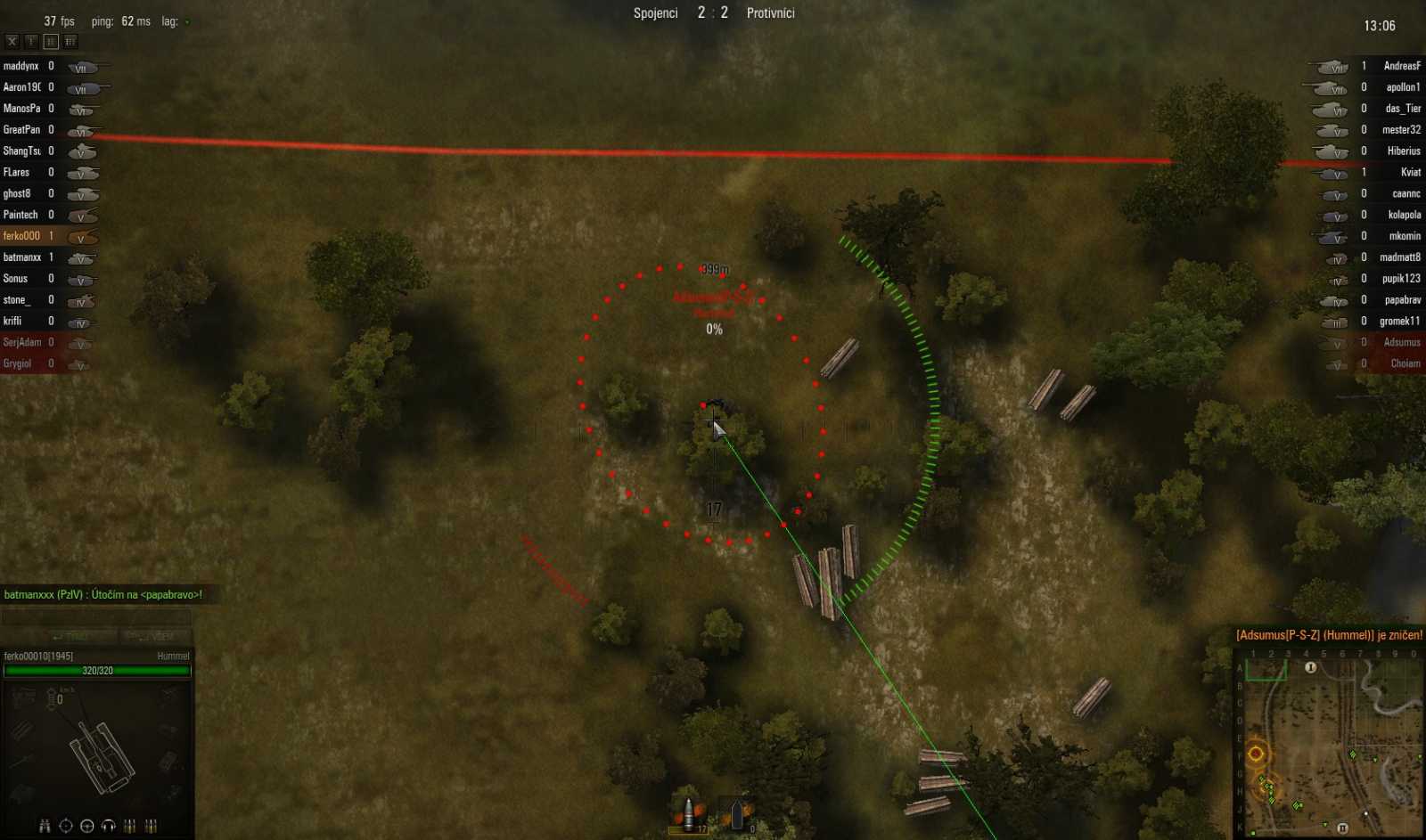Click the white square marker on the minimap

coord(1366,813)
